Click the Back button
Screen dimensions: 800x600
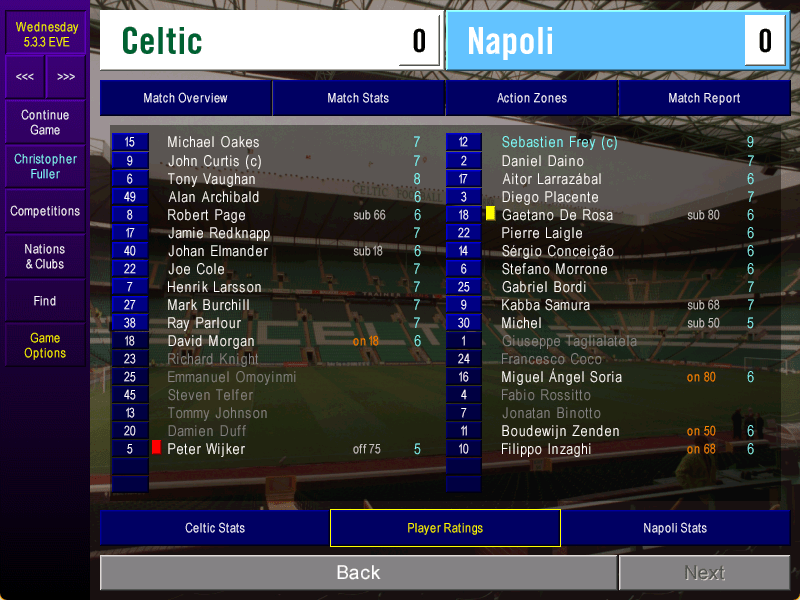[x=358, y=573]
